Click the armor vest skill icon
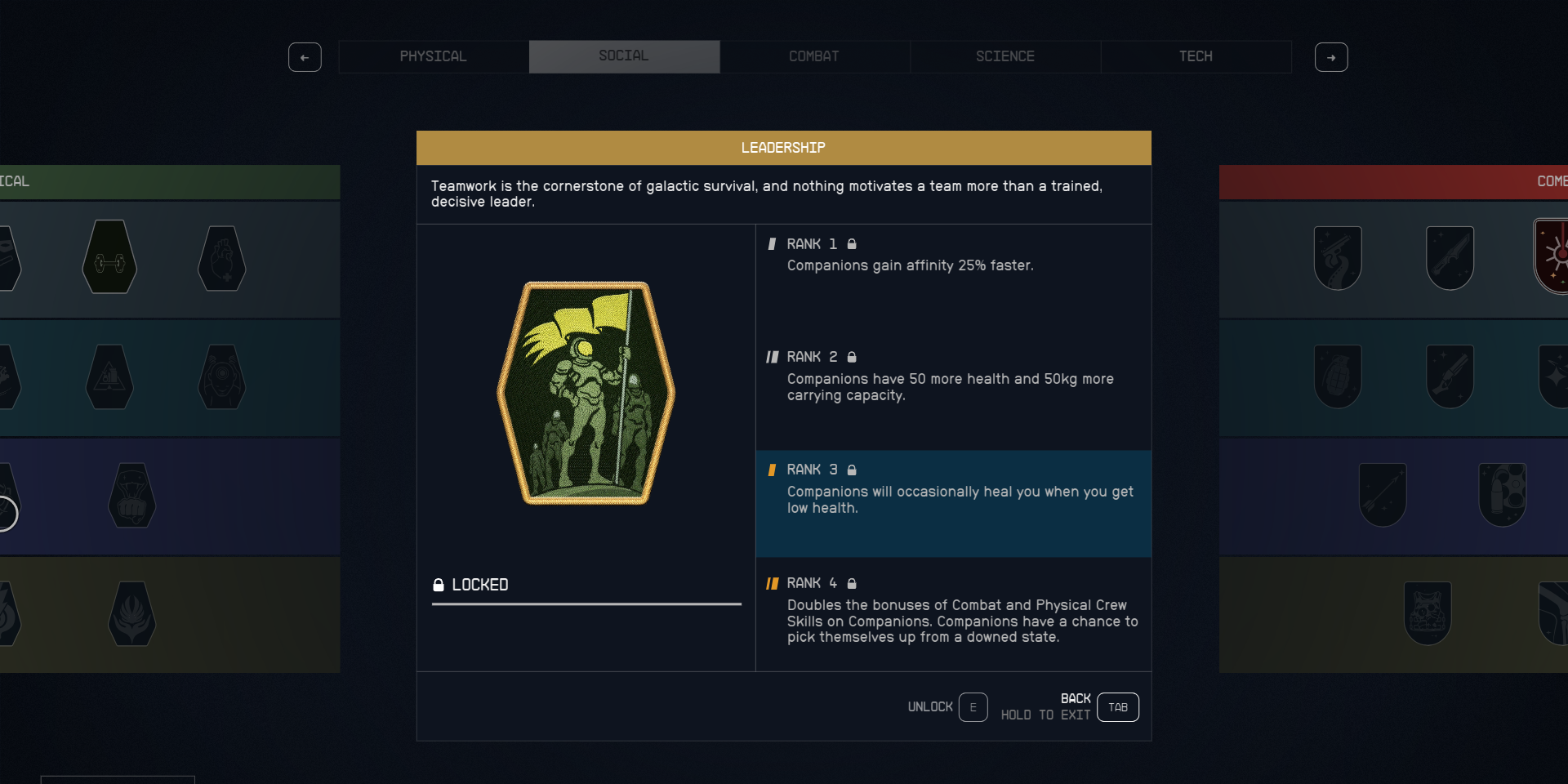The image size is (1568, 784). coord(1428,612)
